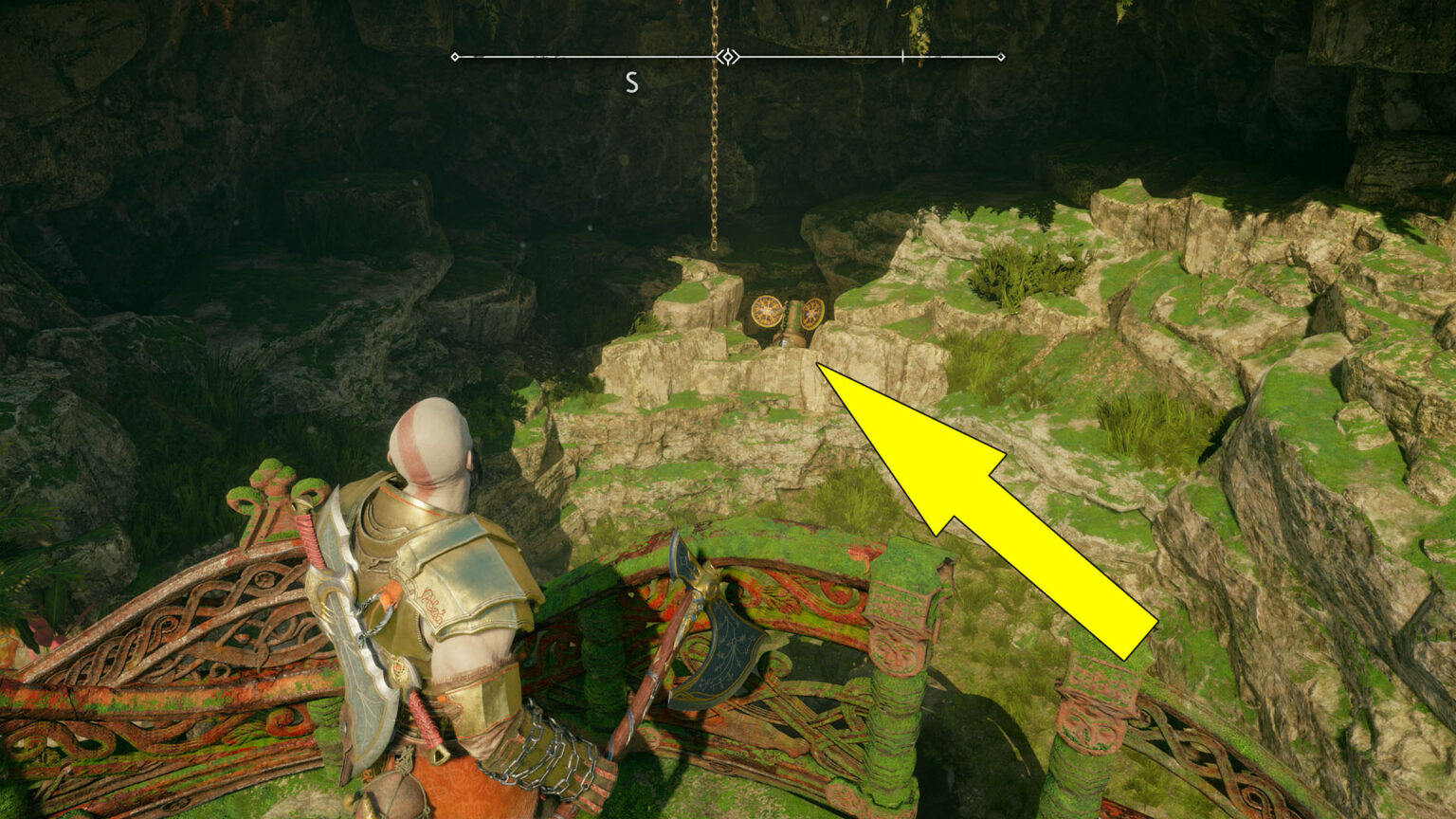1456x819 pixels.
Task: Select the S cardinal direction label
Action: [631, 81]
